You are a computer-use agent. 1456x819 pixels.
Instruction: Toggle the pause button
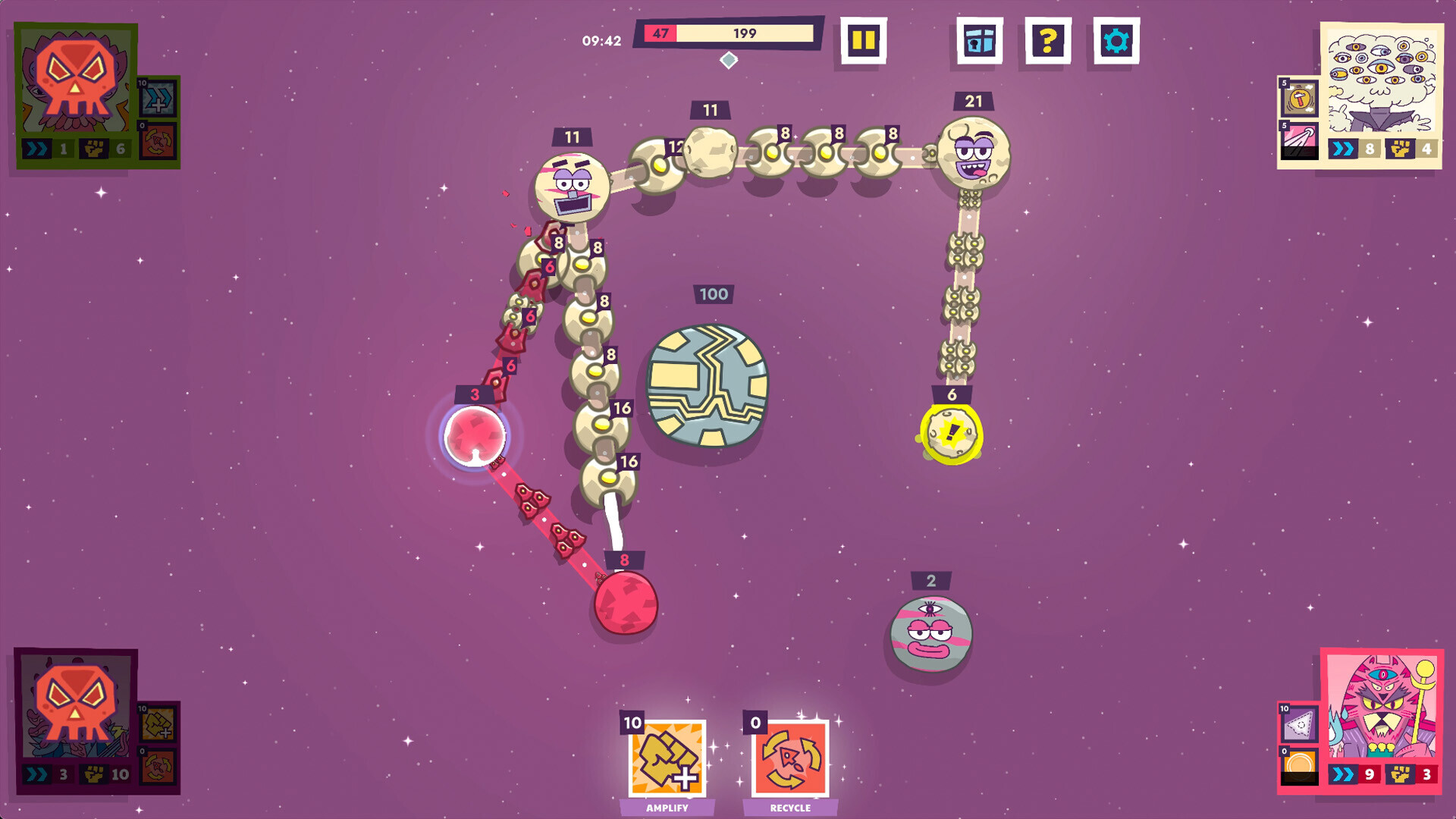point(864,42)
